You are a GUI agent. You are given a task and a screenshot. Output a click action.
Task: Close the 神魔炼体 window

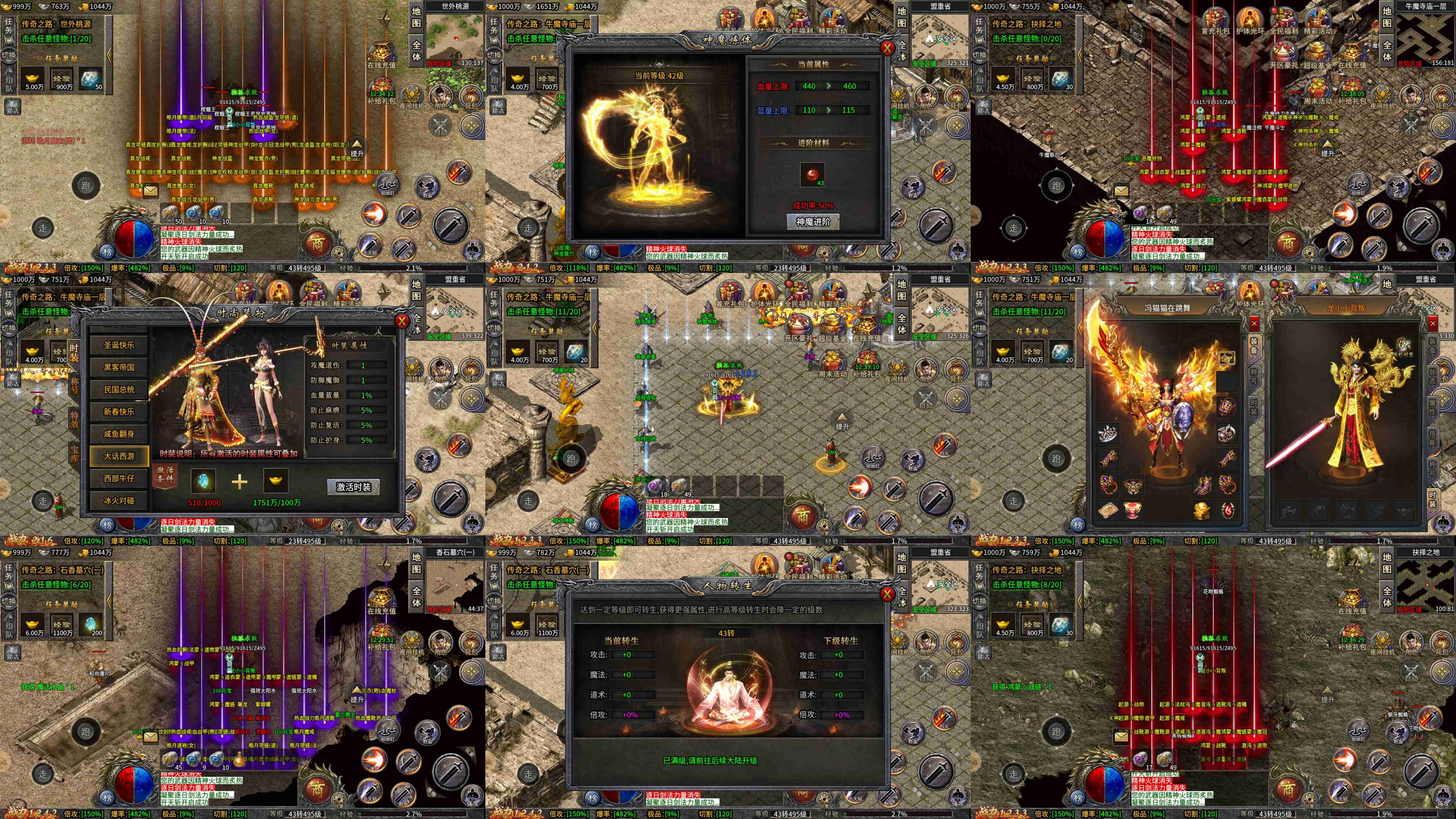(887, 48)
